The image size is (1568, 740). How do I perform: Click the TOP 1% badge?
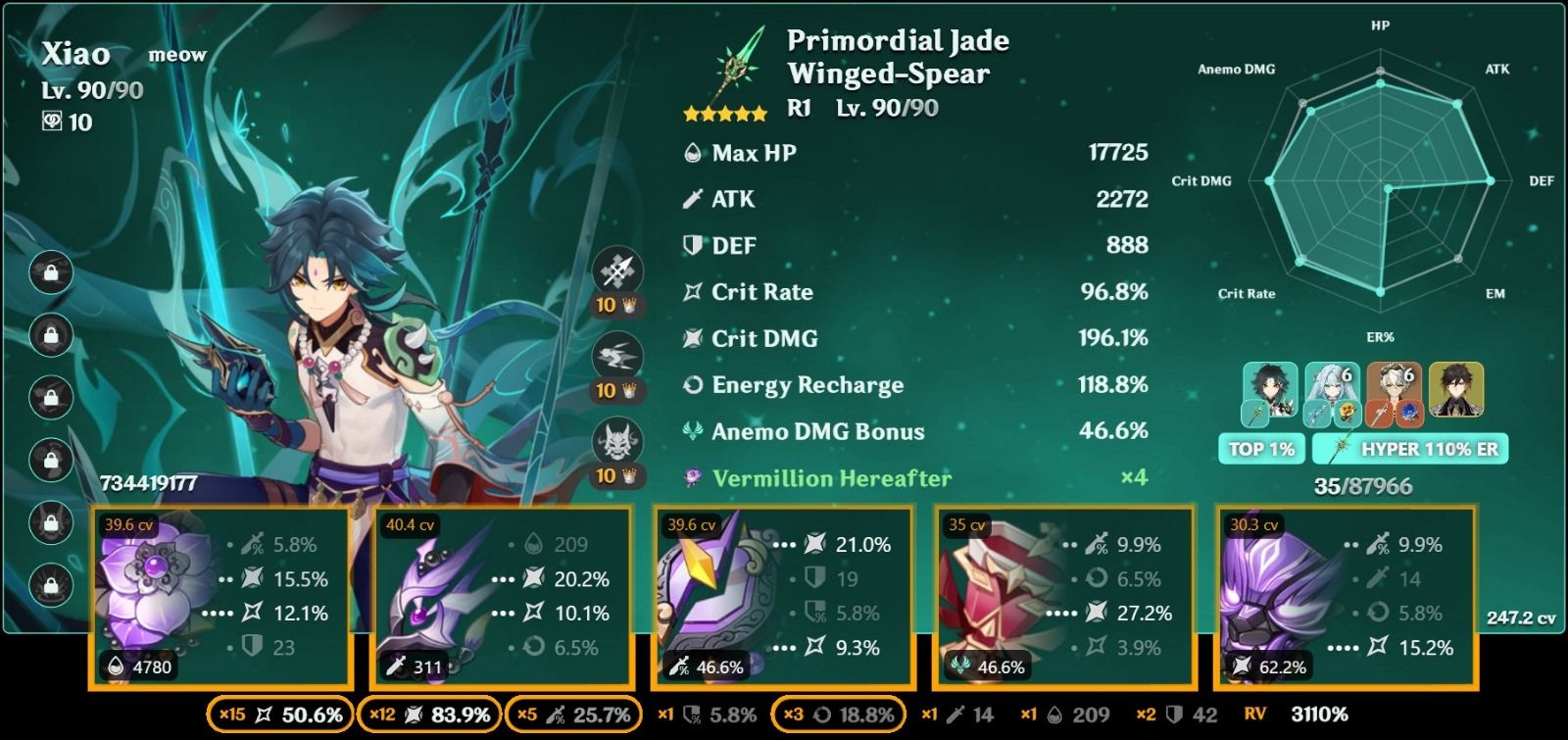click(1261, 450)
